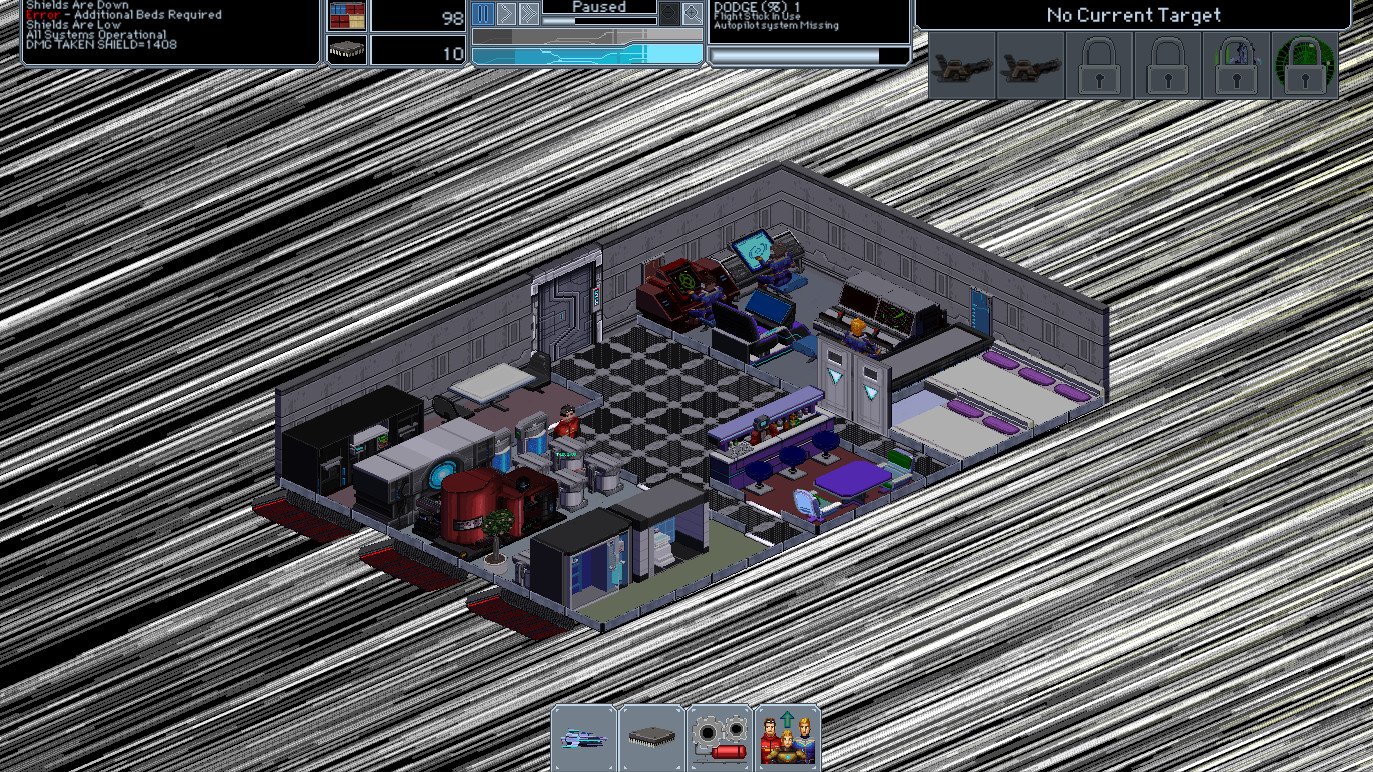1373x772 pixels.
Task: Open the gears and red tank systems menu
Action: (x=720, y=738)
